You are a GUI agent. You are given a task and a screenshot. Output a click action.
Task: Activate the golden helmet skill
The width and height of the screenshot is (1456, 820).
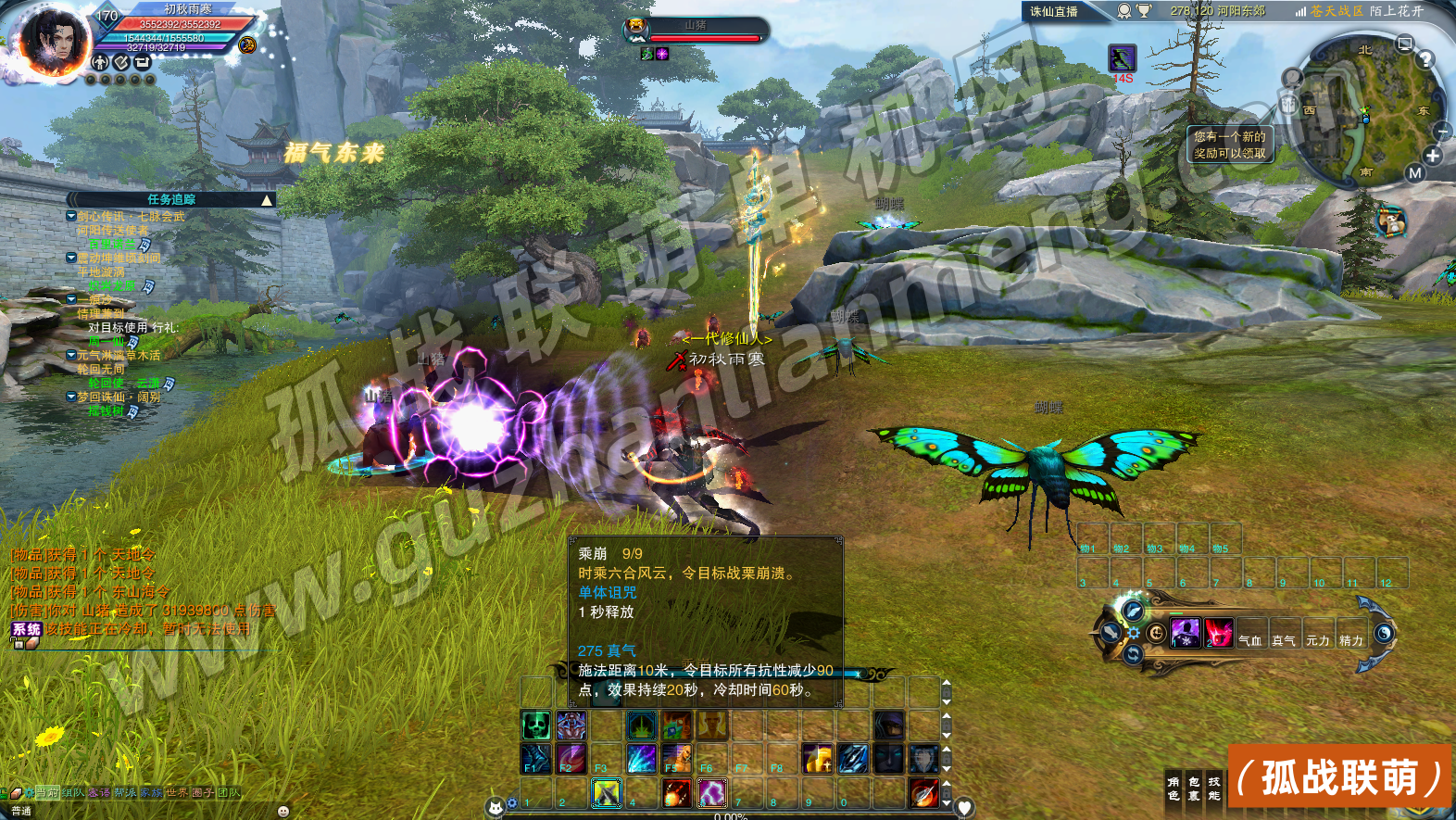point(816,759)
